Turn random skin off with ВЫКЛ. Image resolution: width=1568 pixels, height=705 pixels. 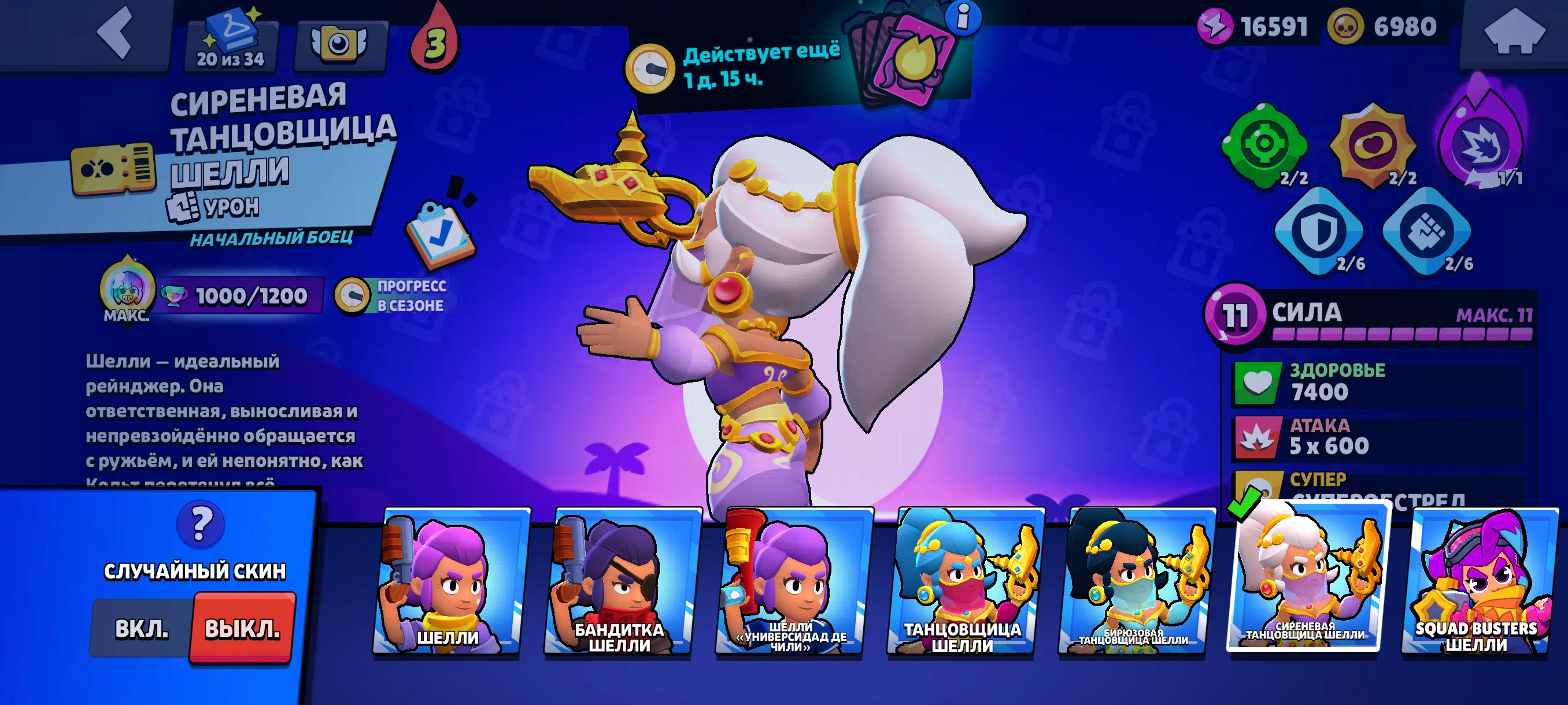point(242,628)
